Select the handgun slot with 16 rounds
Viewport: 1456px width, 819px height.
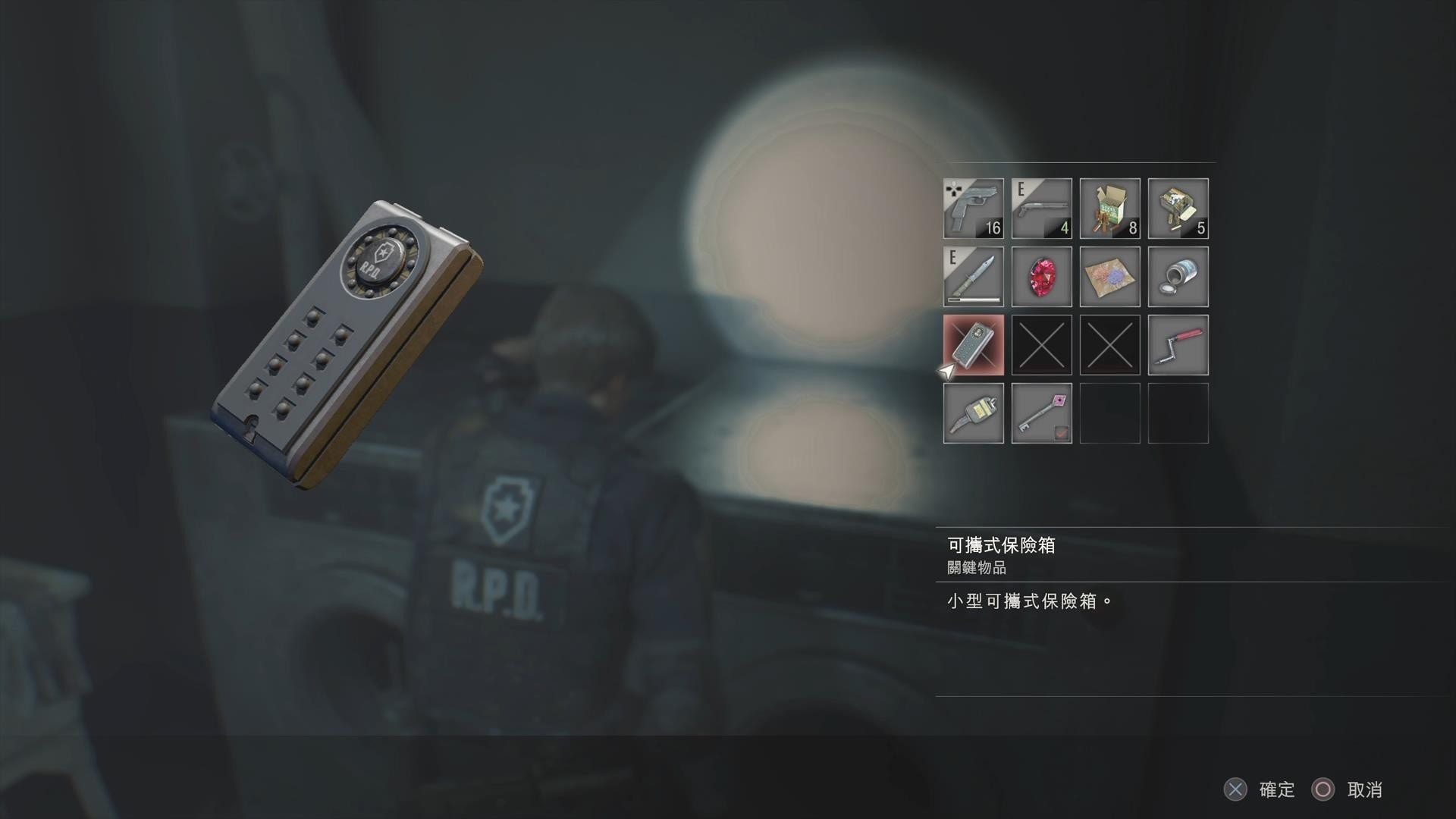(973, 209)
